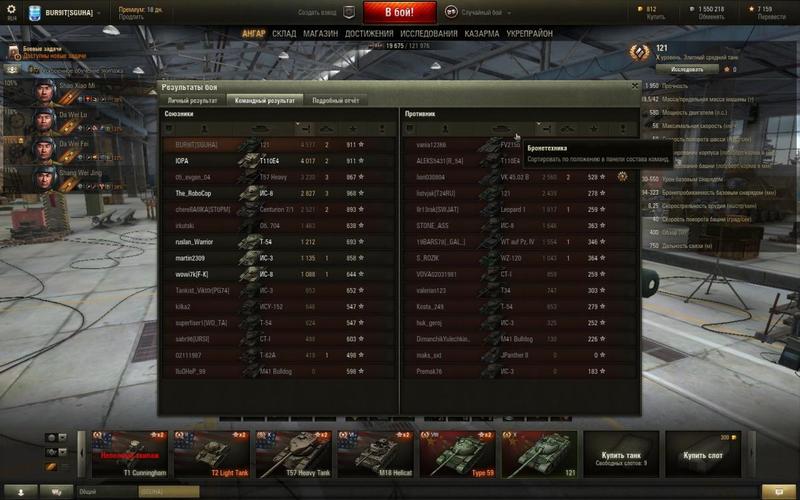Select the T57 Heavy Tank in the carousel

[x=294, y=453]
